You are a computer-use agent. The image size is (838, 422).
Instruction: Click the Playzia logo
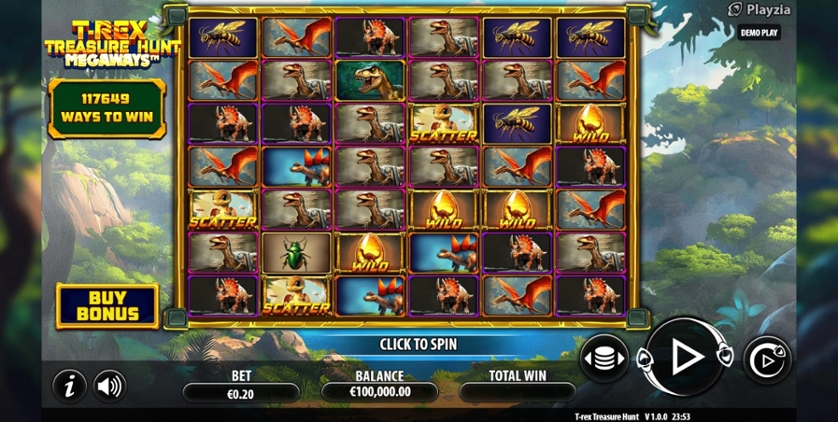pyautogui.click(x=760, y=10)
